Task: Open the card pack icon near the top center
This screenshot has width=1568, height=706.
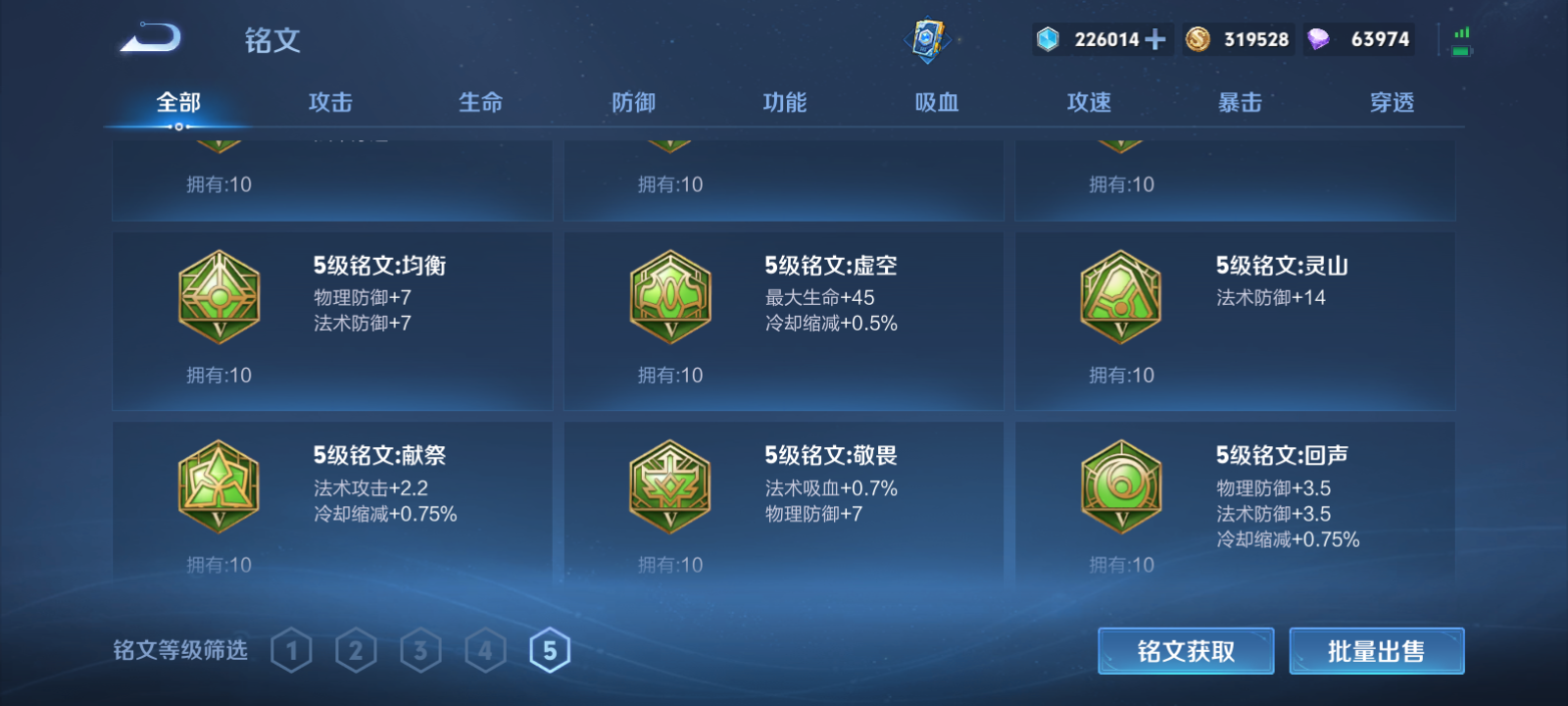Action: 929,39
